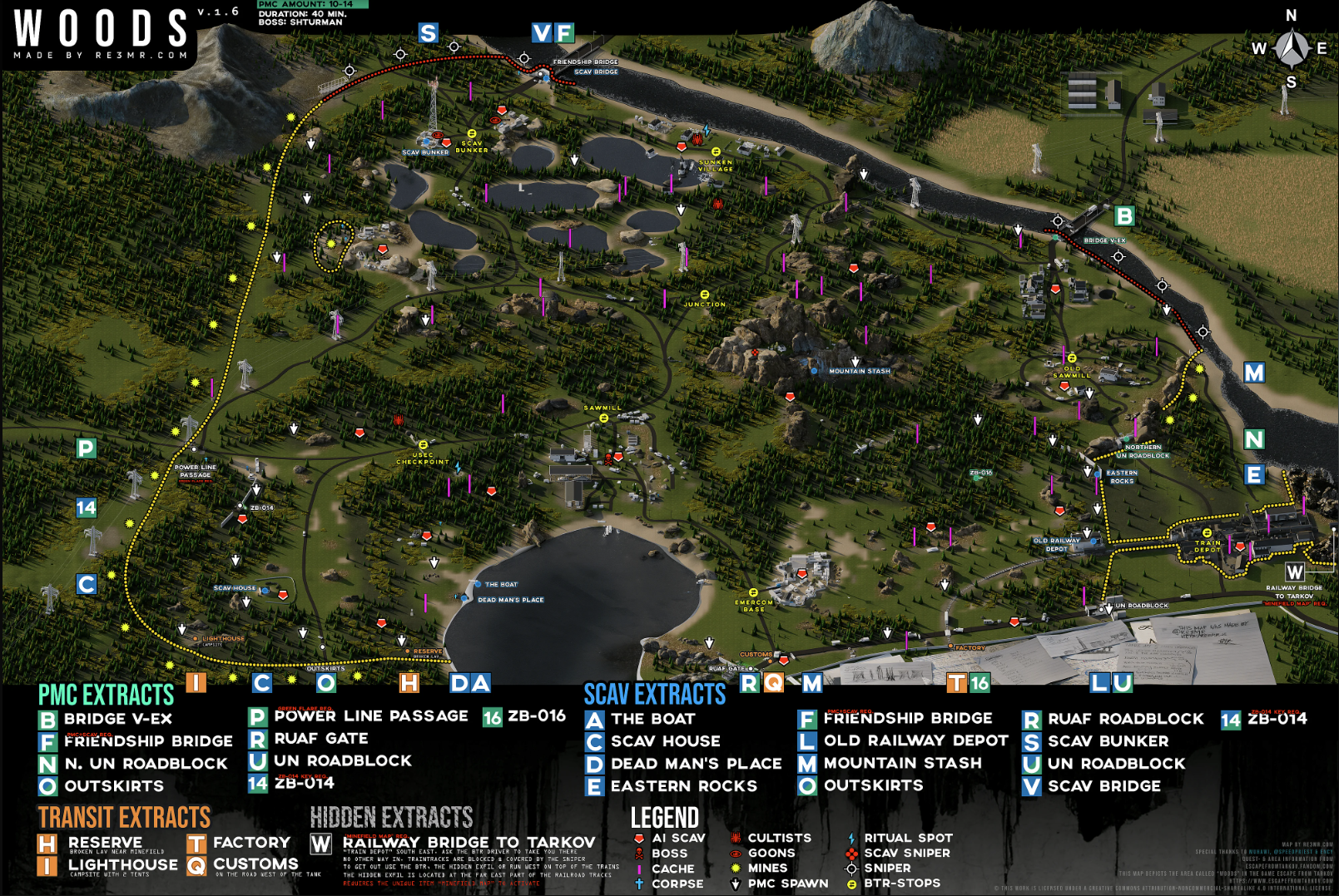Viewport: 1339px width, 896px height.
Task: Select Power Line Passage in the PMC extracts legend
Action: point(371,716)
